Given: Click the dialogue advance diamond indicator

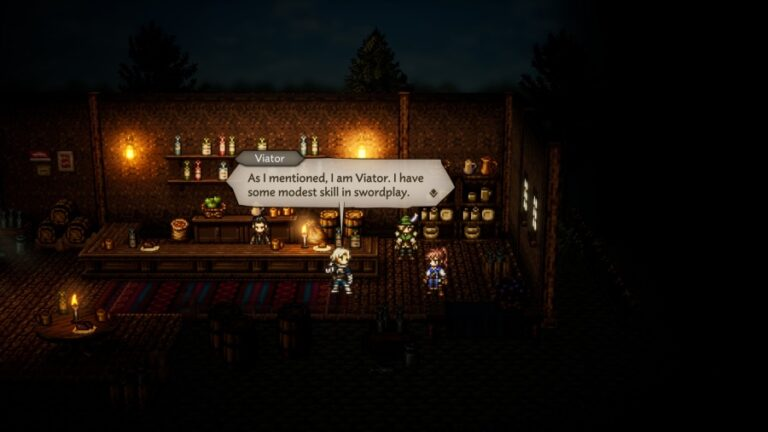Looking at the screenshot, I should click(433, 192).
